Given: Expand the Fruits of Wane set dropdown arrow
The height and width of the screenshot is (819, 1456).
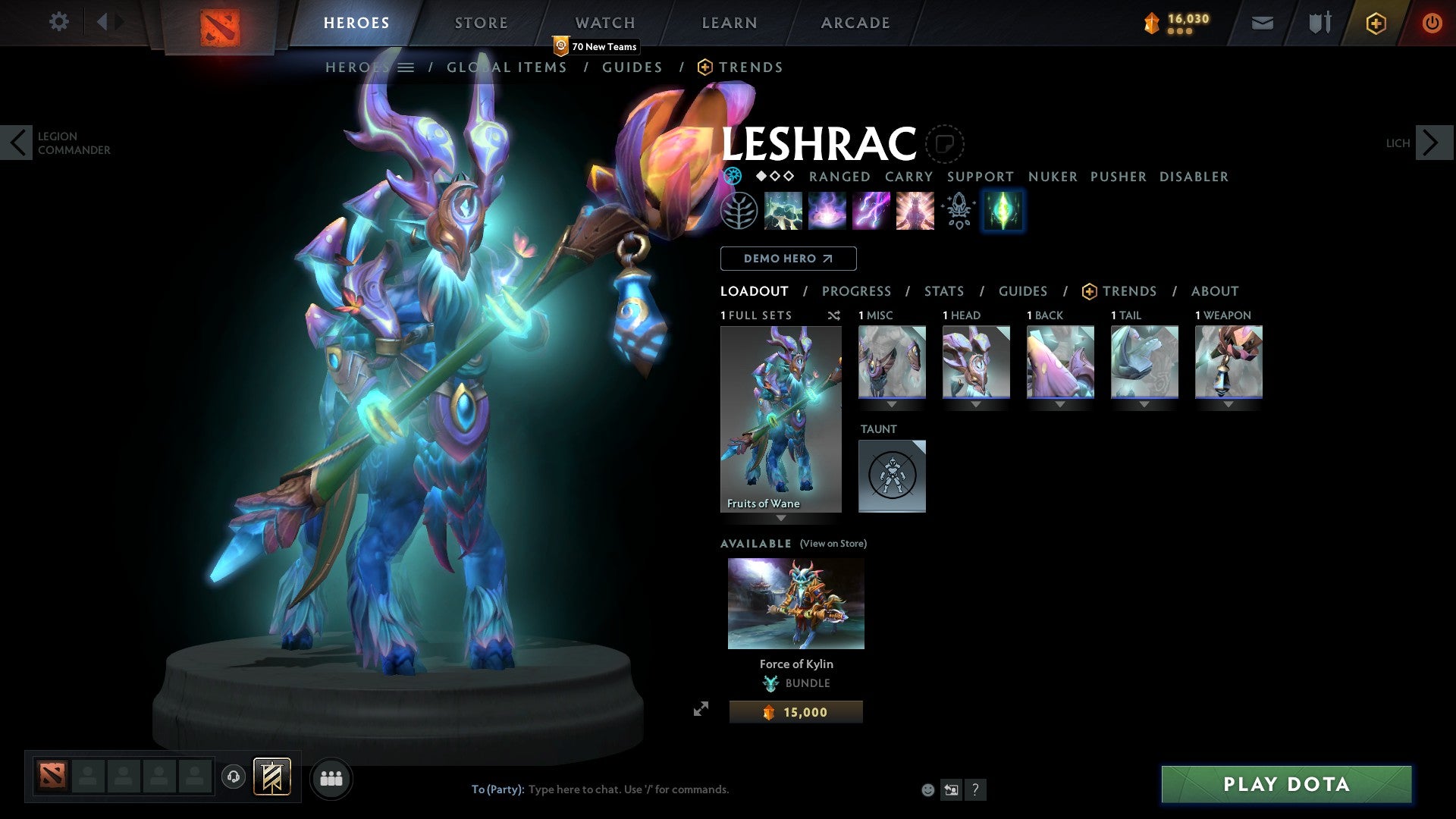Looking at the screenshot, I should click(781, 519).
